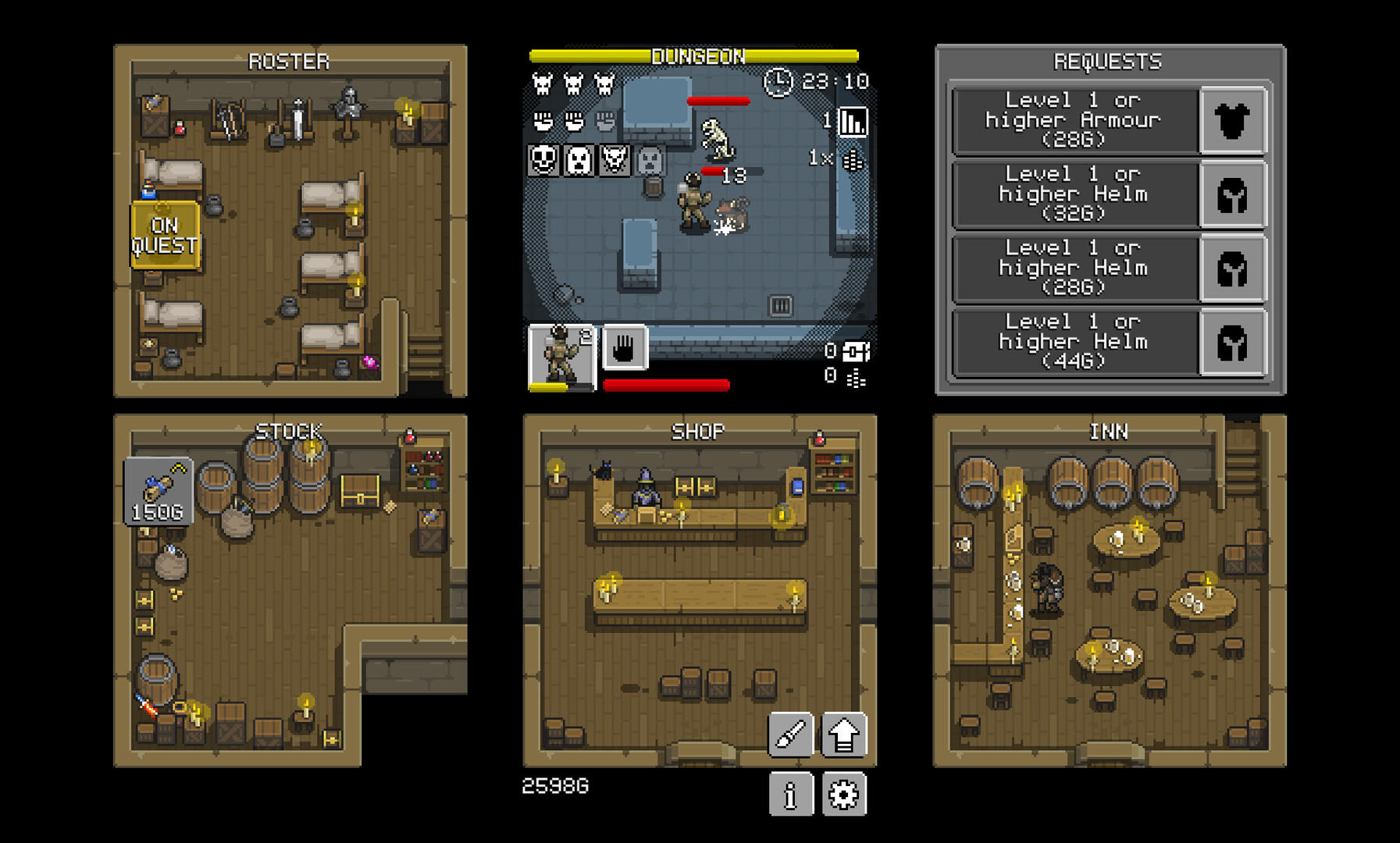Image resolution: width=1400 pixels, height=843 pixels.
Task: Open the bar-chart statistics icon in the Dungeon
Action: [x=855, y=122]
